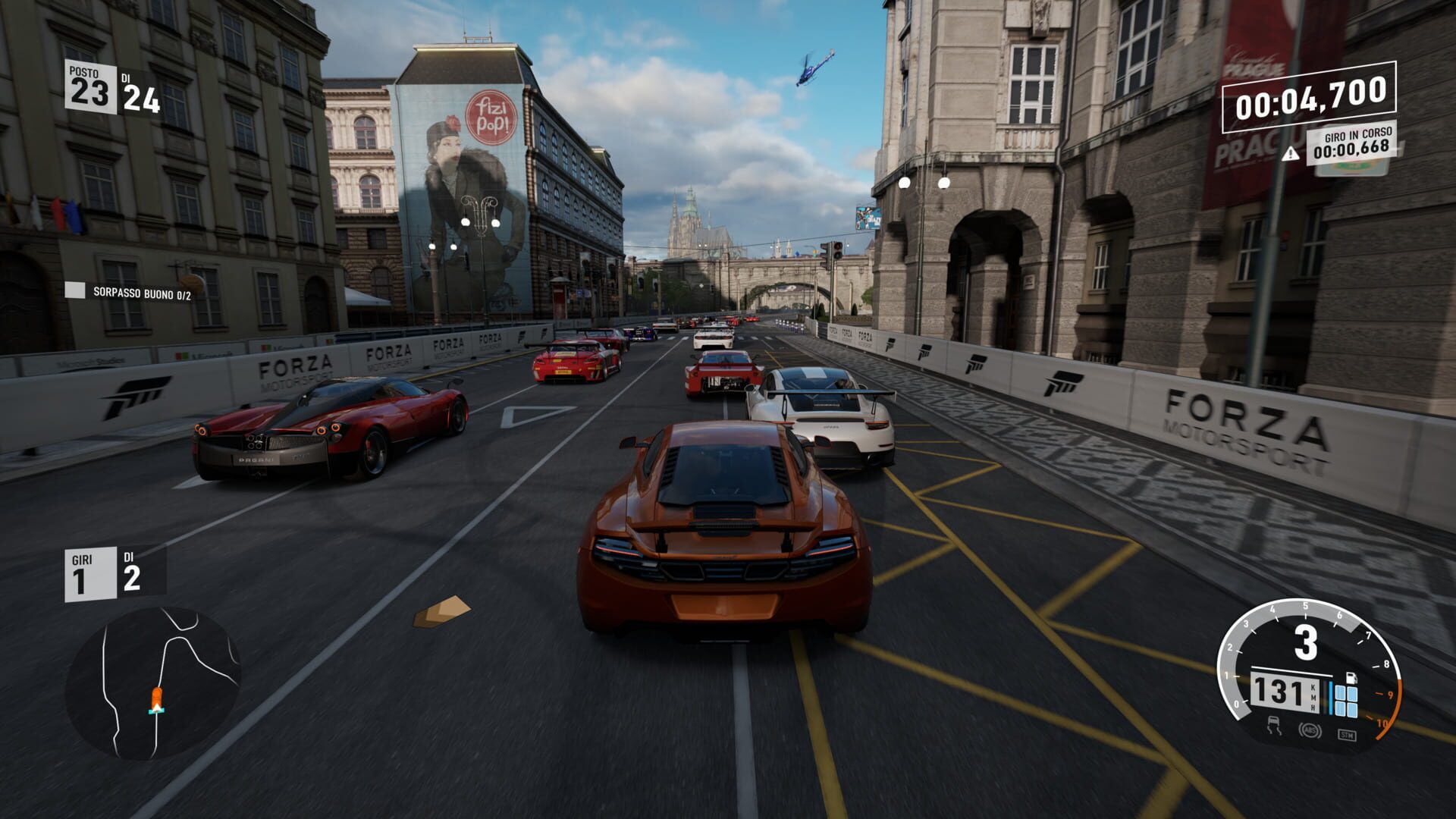Tick the Sorpasso Buono objective box
Viewport: 1456px width, 819px height.
pyautogui.click(x=74, y=290)
